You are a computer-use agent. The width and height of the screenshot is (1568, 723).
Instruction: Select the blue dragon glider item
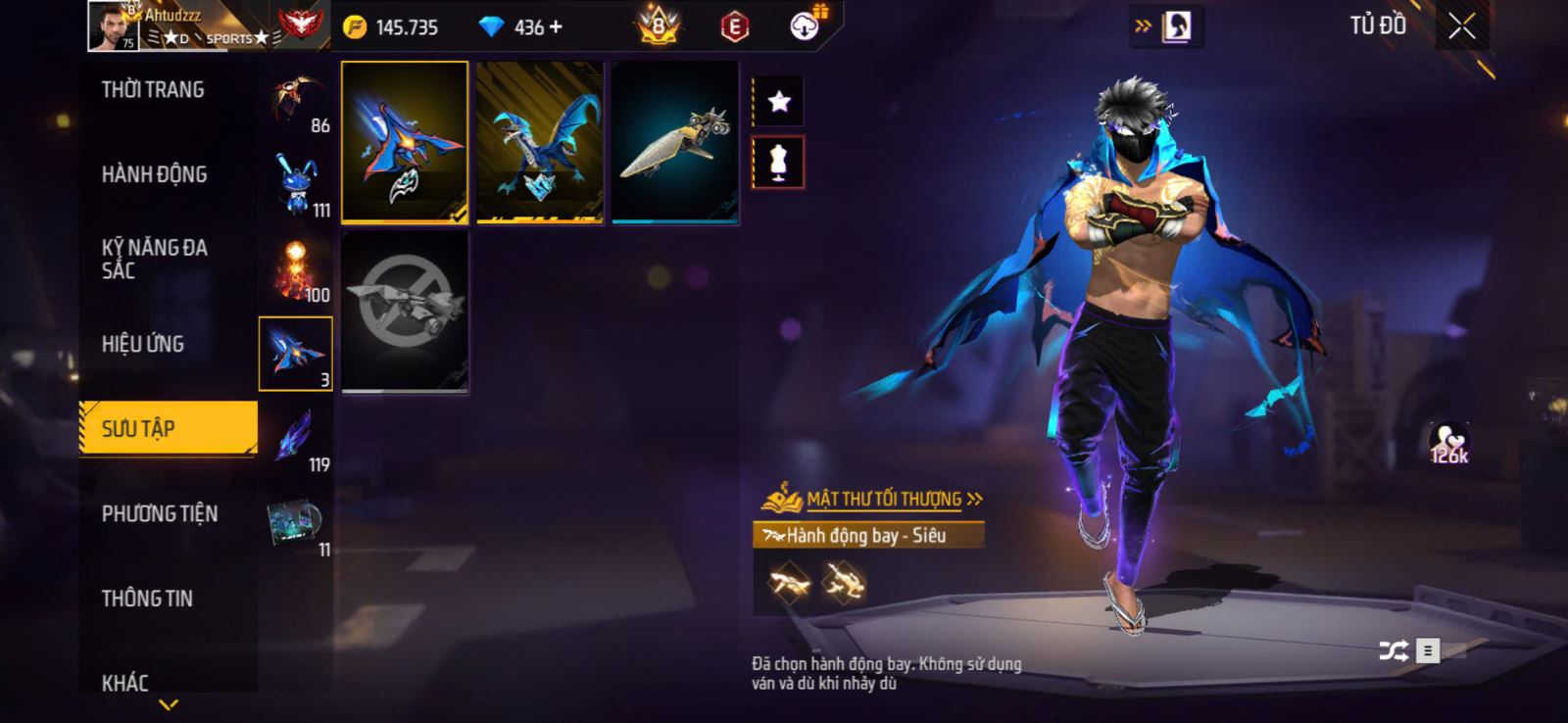pos(540,142)
